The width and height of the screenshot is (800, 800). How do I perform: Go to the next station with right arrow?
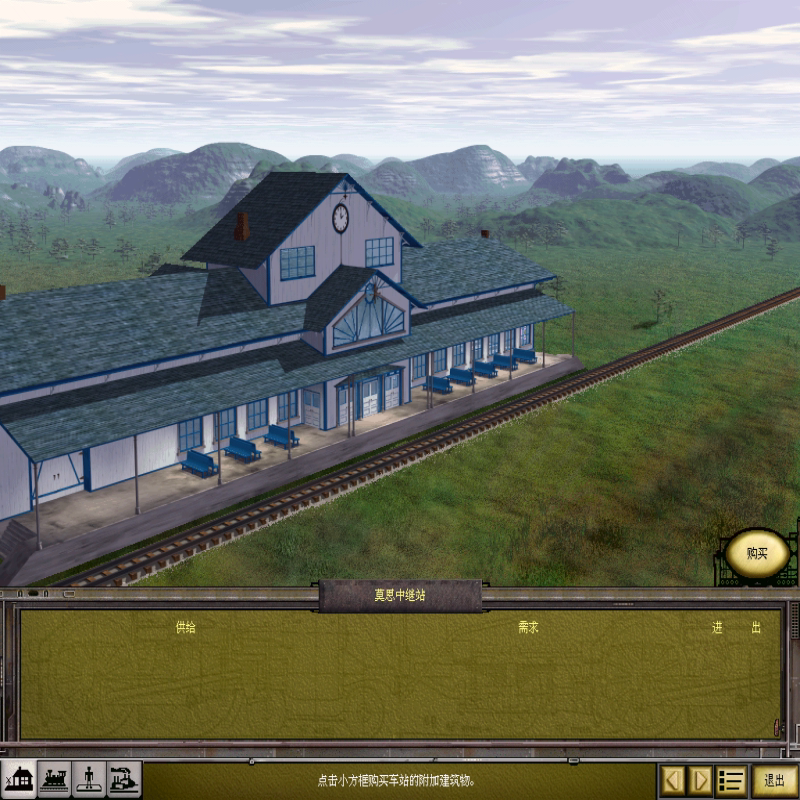click(x=701, y=780)
